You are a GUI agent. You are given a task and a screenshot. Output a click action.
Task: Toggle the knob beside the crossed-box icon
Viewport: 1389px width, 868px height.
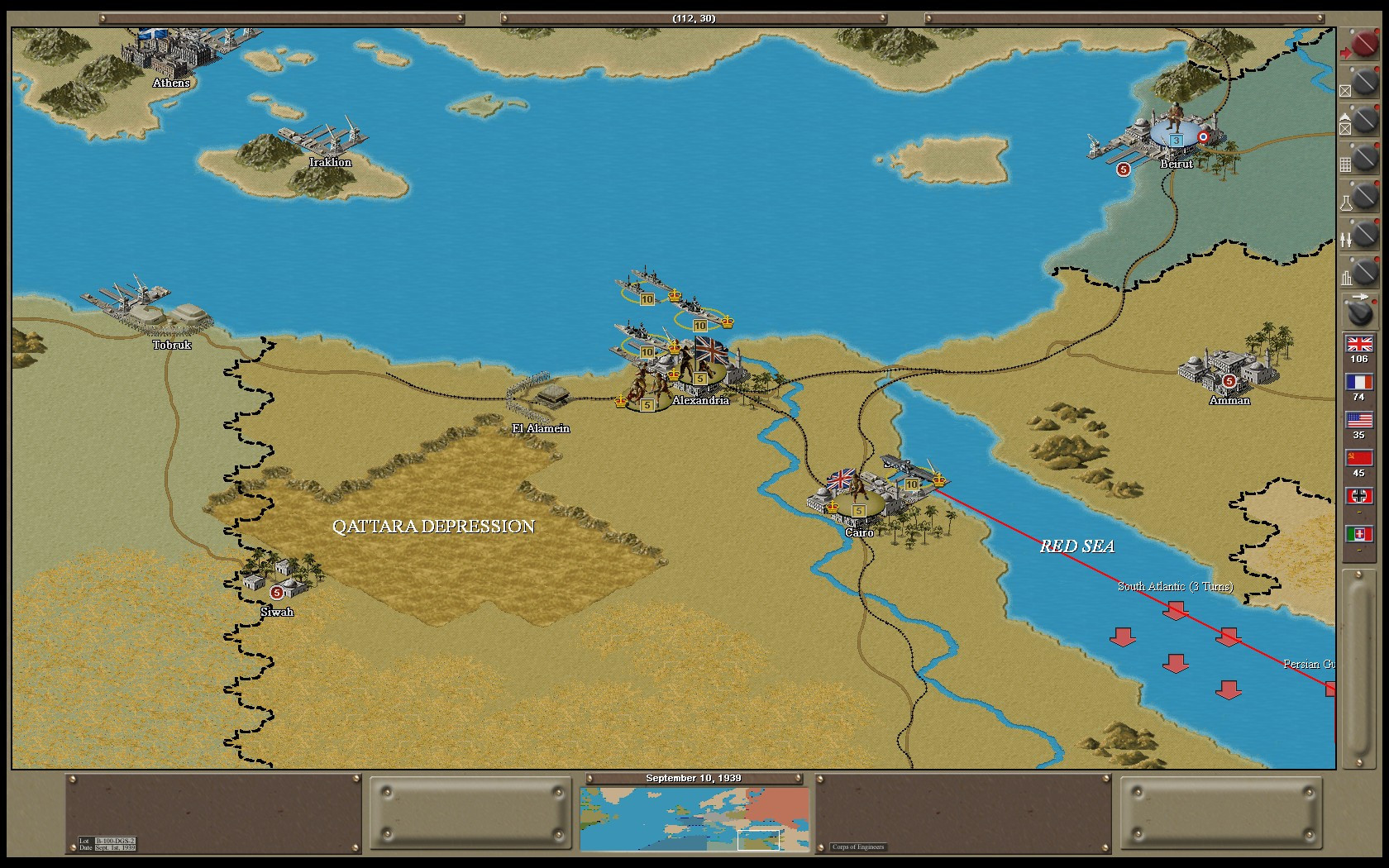1364,83
